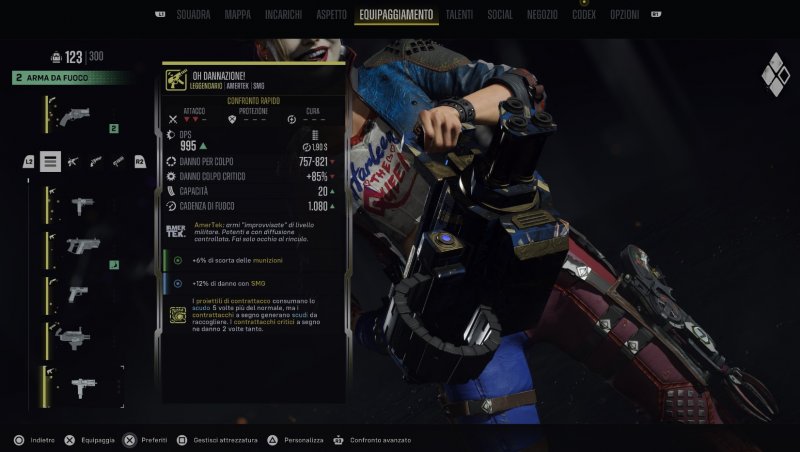Go to the Incarichi tab
This screenshot has width=800, height=452.
coord(283,15)
